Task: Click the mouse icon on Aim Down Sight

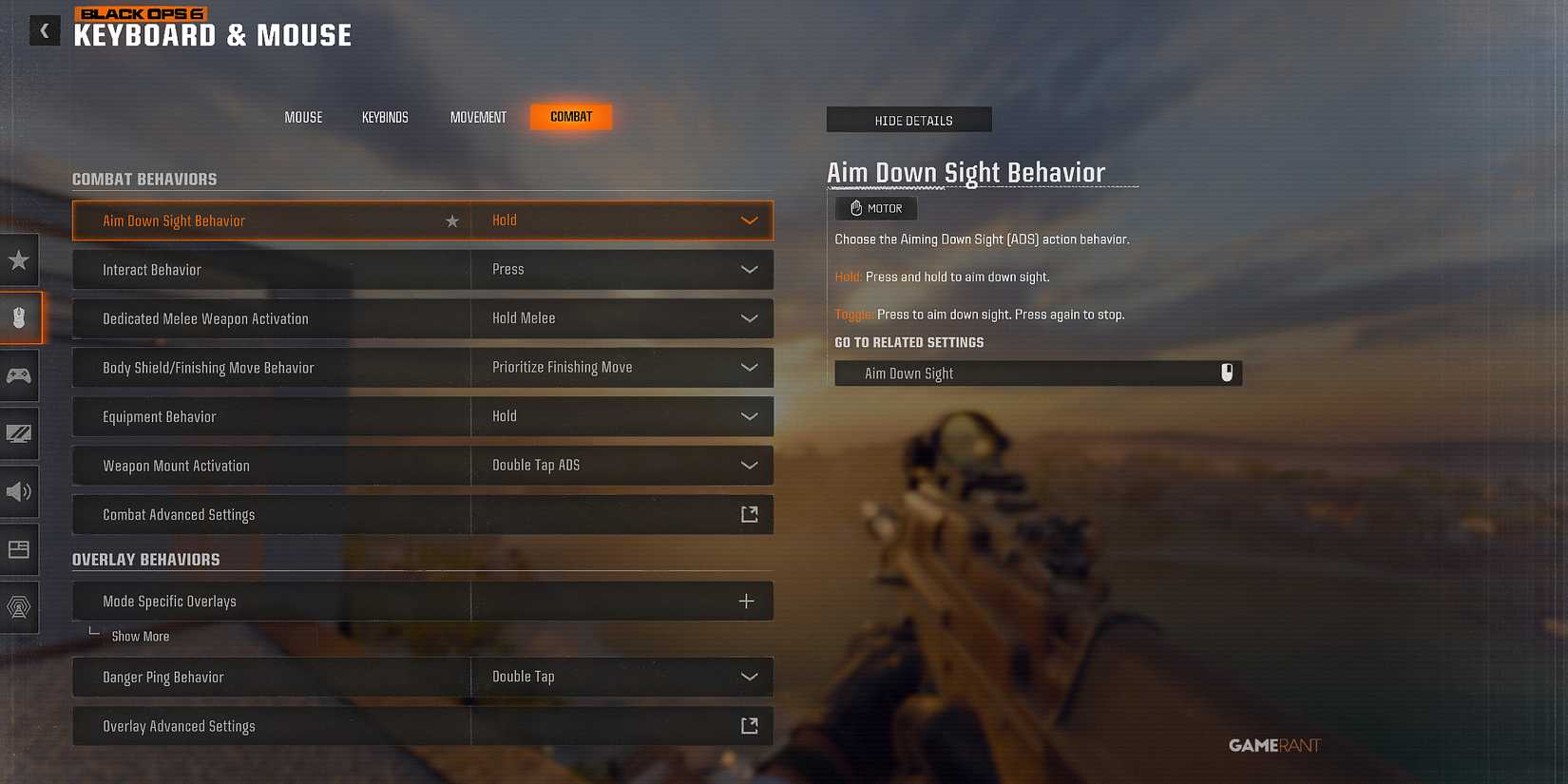Action: point(1227,373)
